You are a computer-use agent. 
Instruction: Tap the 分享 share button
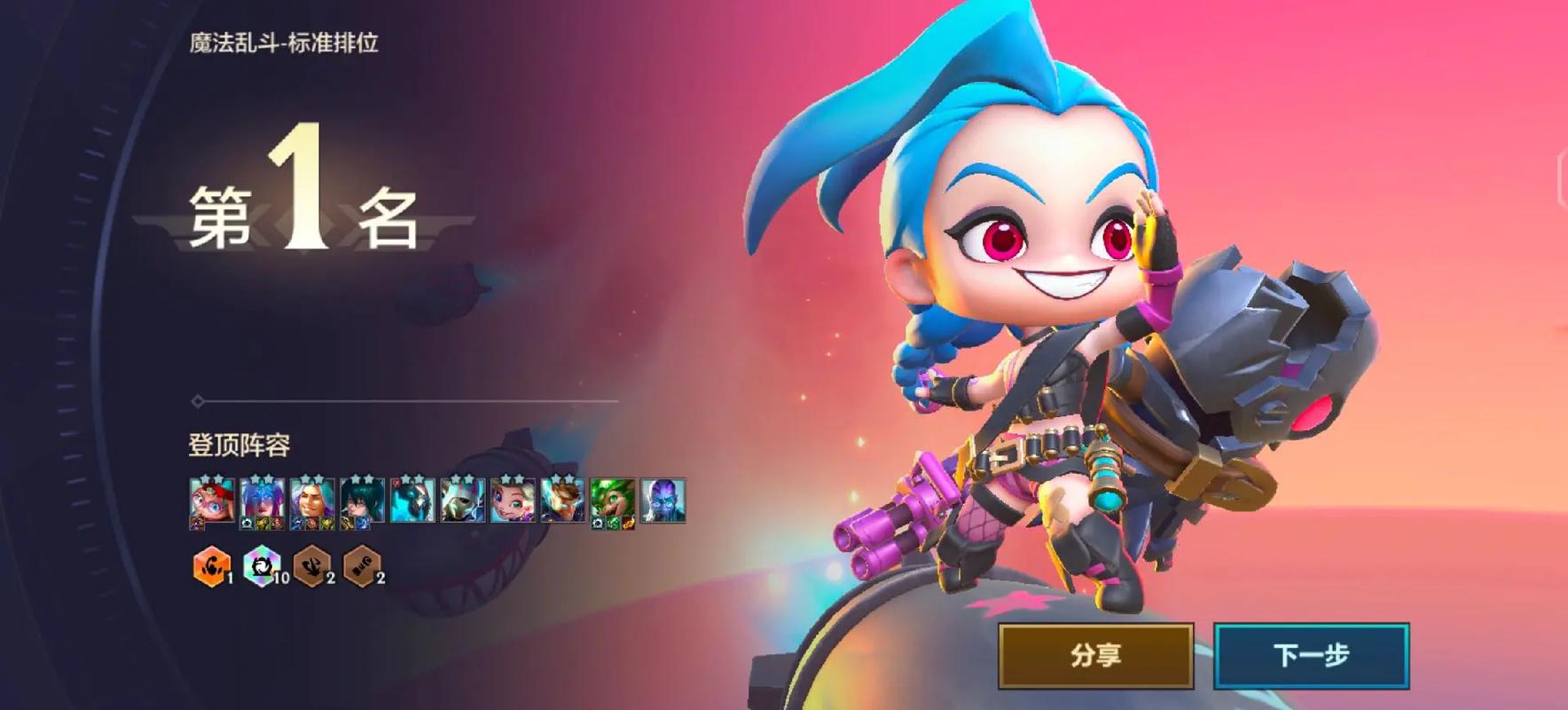coord(1095,656)
